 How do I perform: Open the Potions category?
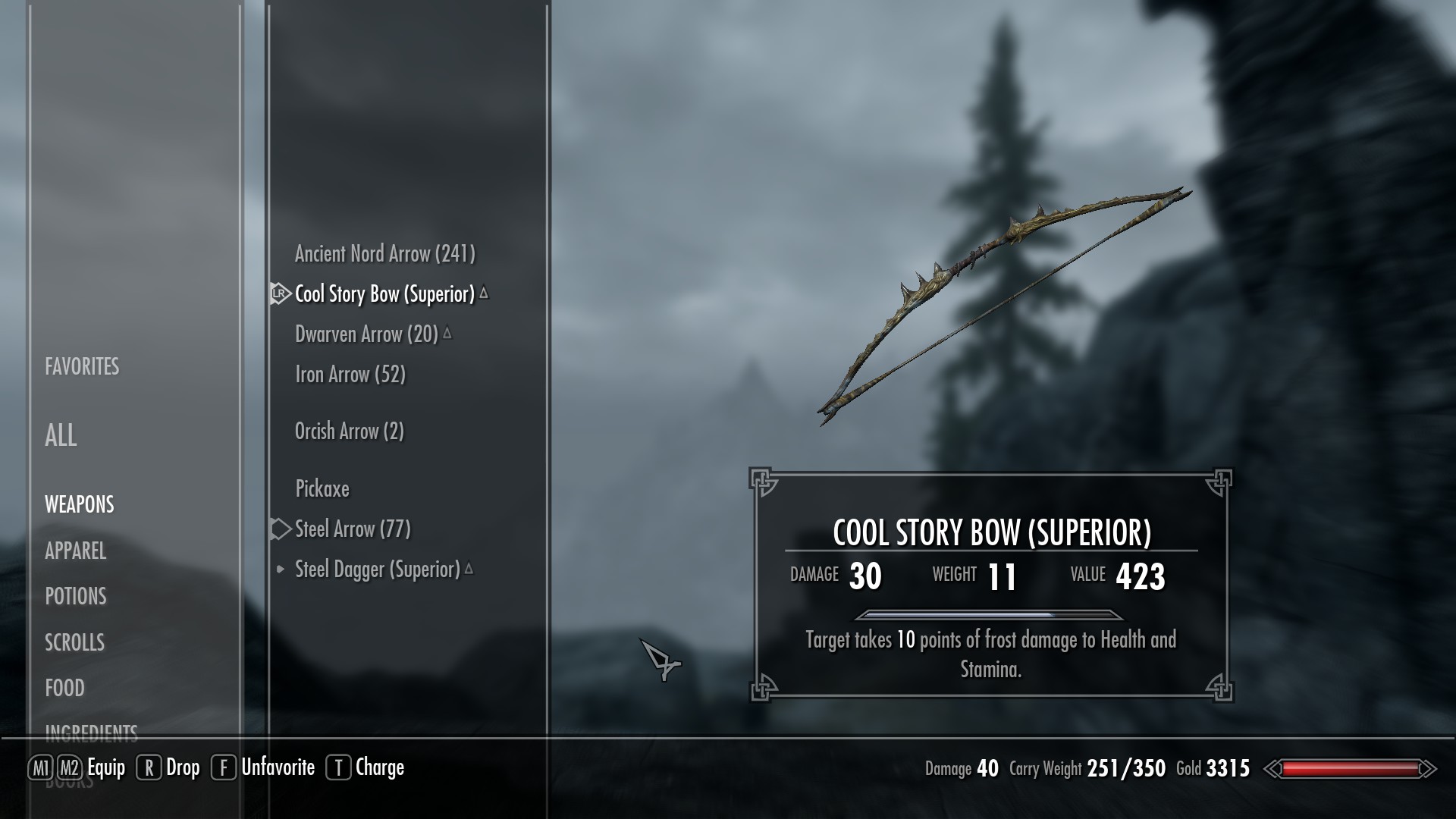[76, 597]
